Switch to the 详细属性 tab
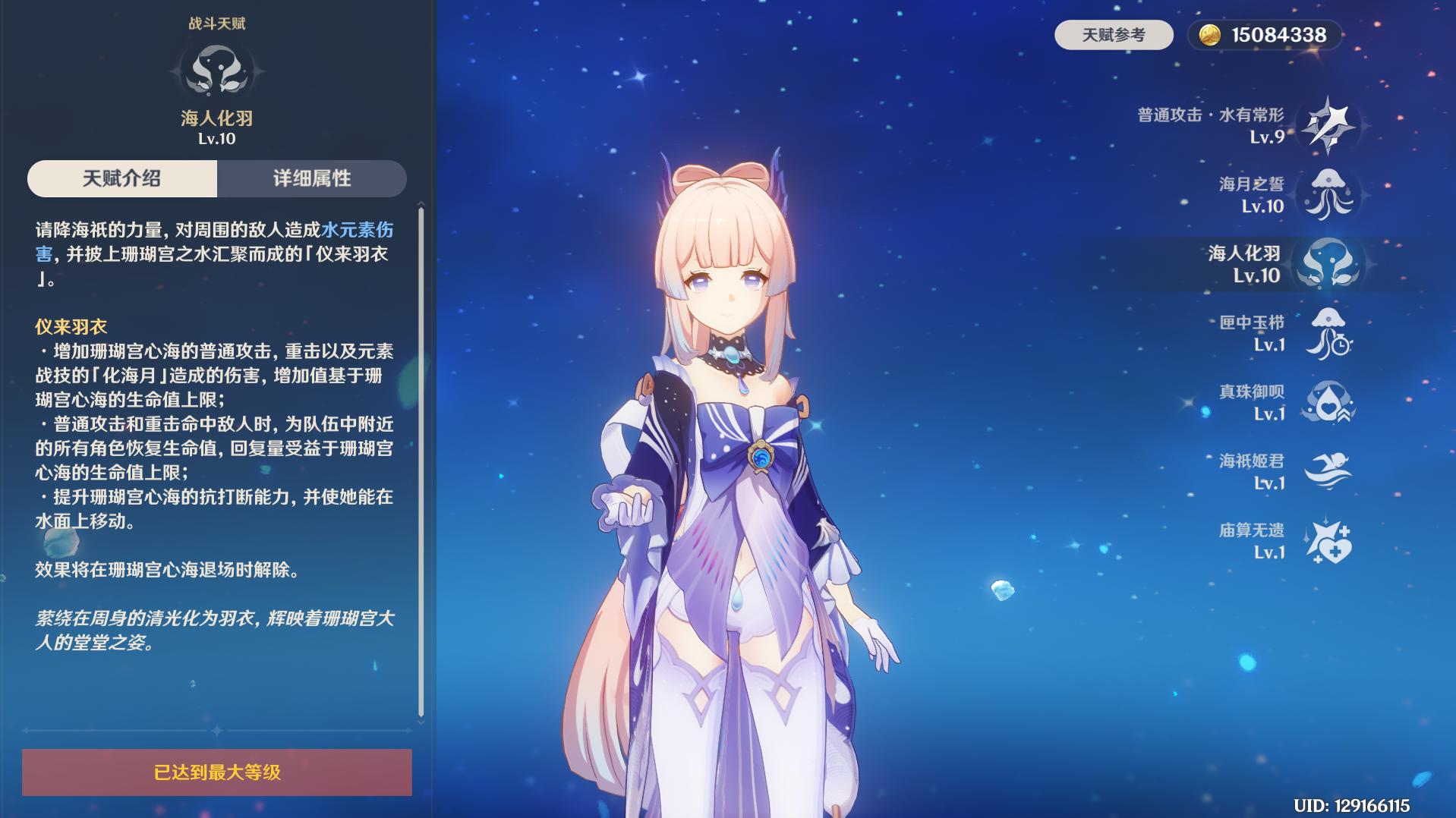This screenshot has height=818, width=1456. [313, 178]
